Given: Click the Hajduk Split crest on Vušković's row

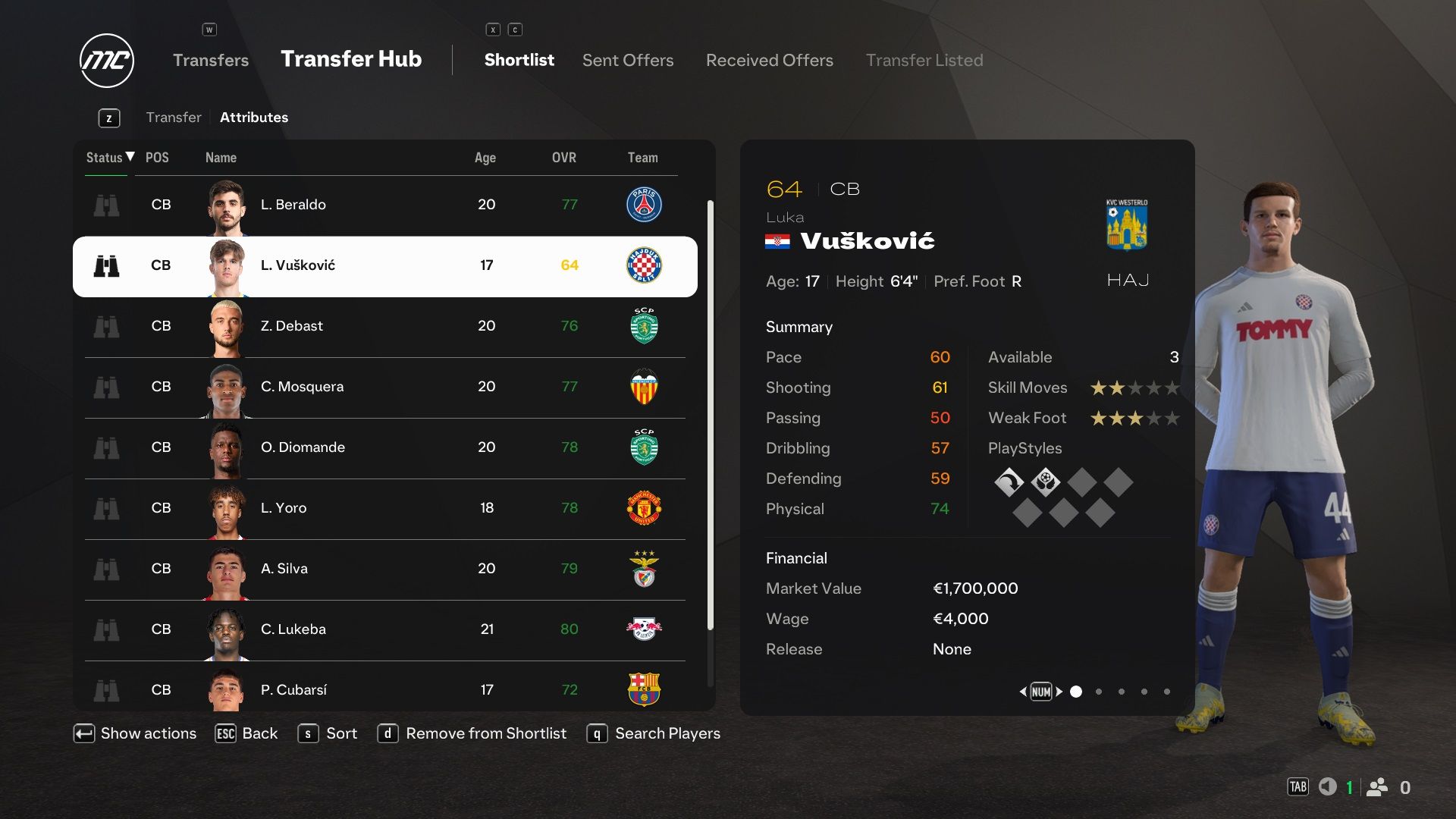Looking at the screenshot, I should pos(644,265).
